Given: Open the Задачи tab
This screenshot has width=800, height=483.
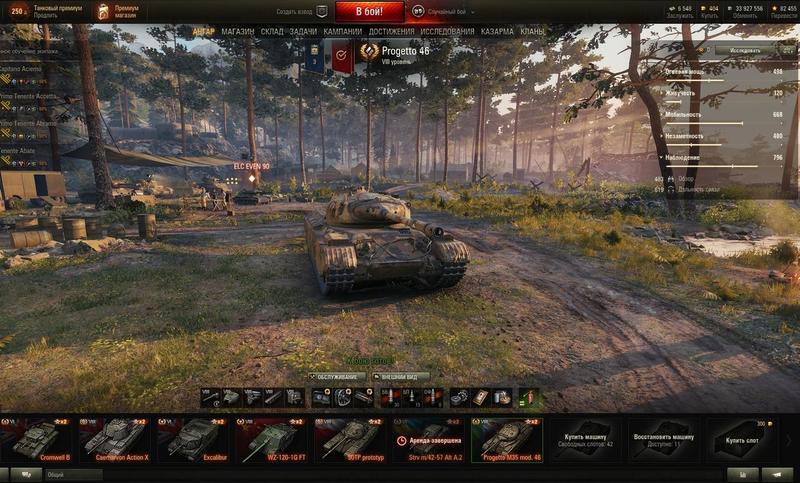Looking at the screenshot, I should click(303, 32).
